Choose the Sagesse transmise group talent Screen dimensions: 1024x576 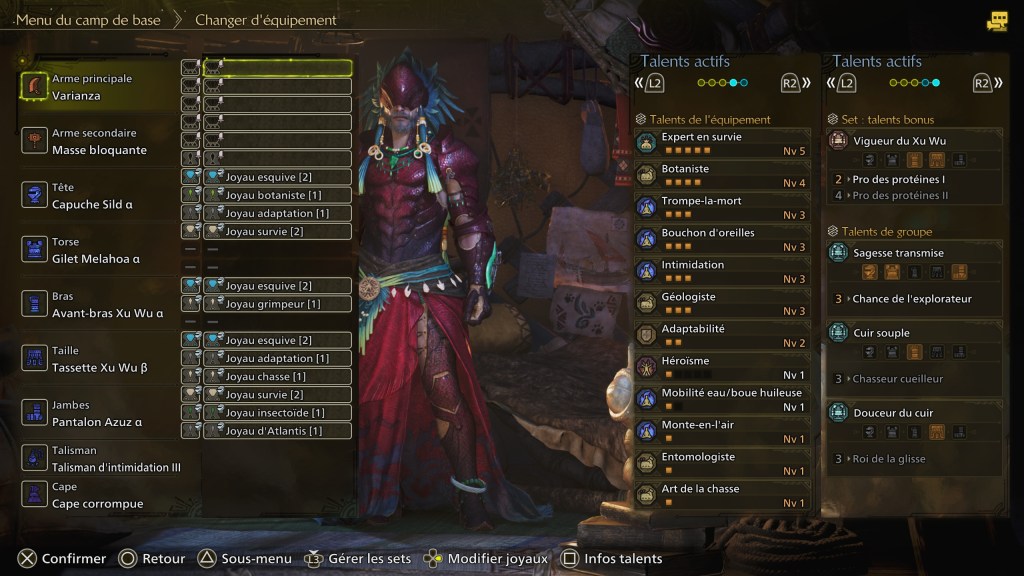coord(913,253)
